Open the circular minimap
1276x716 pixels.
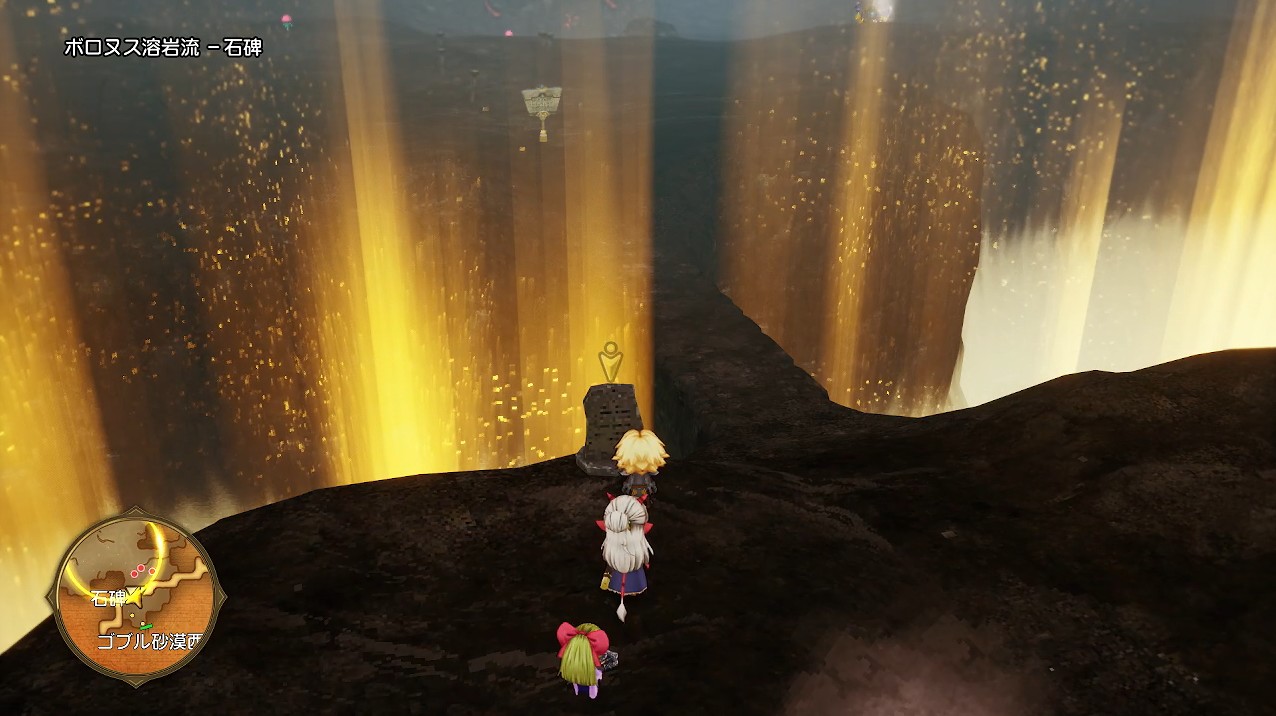(x=135, y=597)
